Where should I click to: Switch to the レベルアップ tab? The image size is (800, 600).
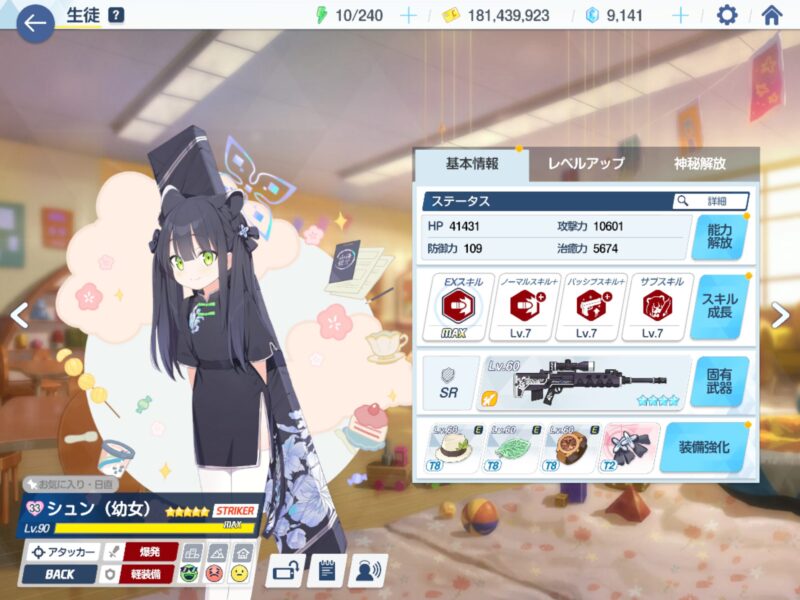click(x=585, y=164)
